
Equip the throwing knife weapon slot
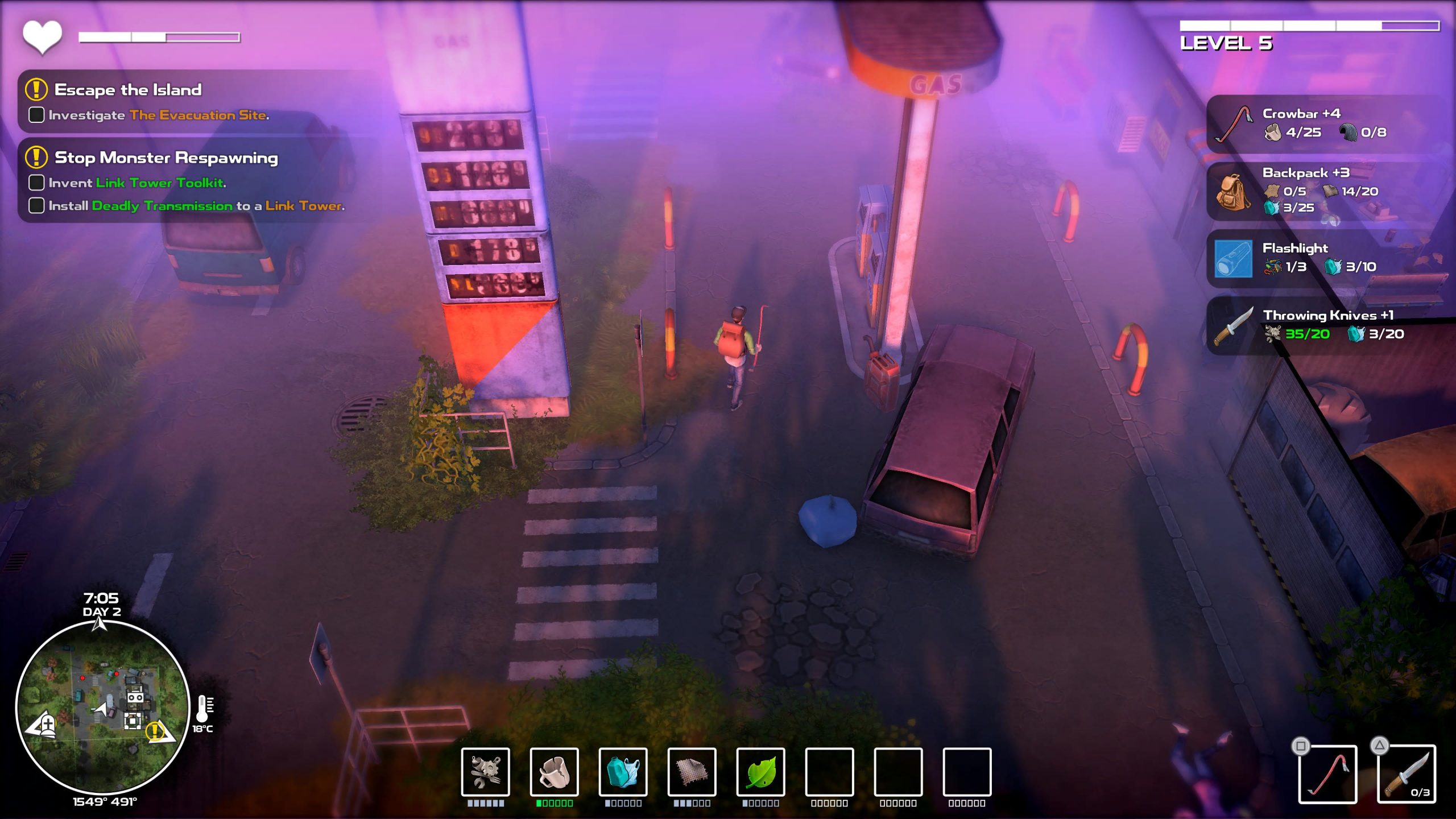[x=1406, y=774]
